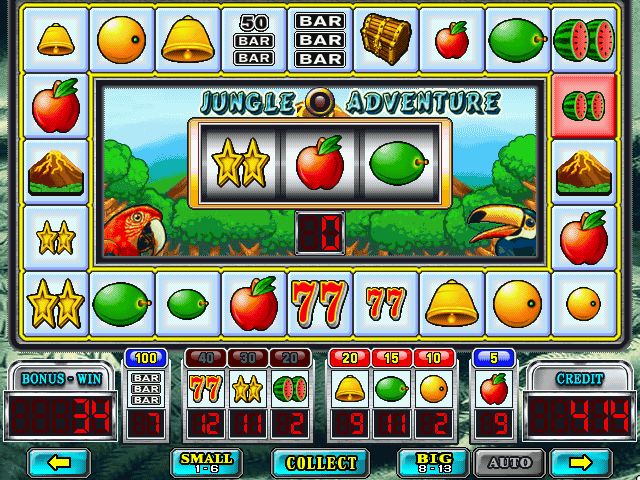Choose the BIG 8-13 gamble button
The image size is (640, 480).
point(428,462)
